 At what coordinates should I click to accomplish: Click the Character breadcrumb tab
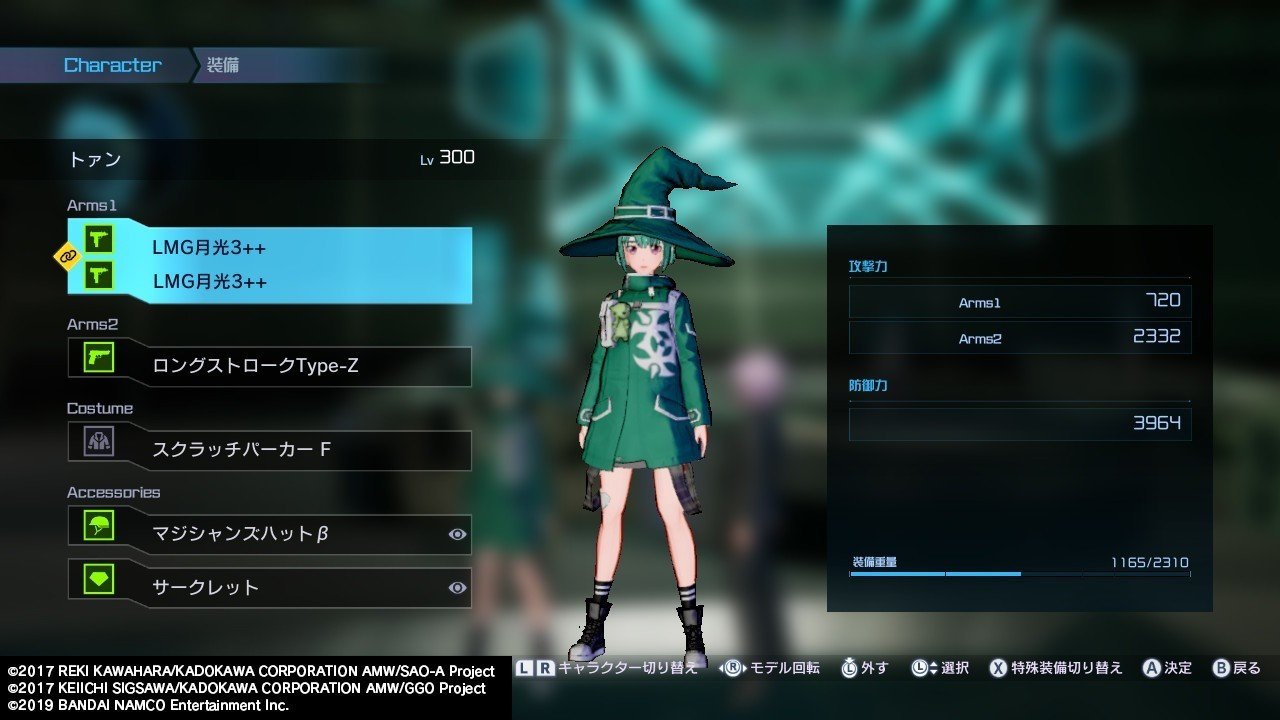coord(112,66)
